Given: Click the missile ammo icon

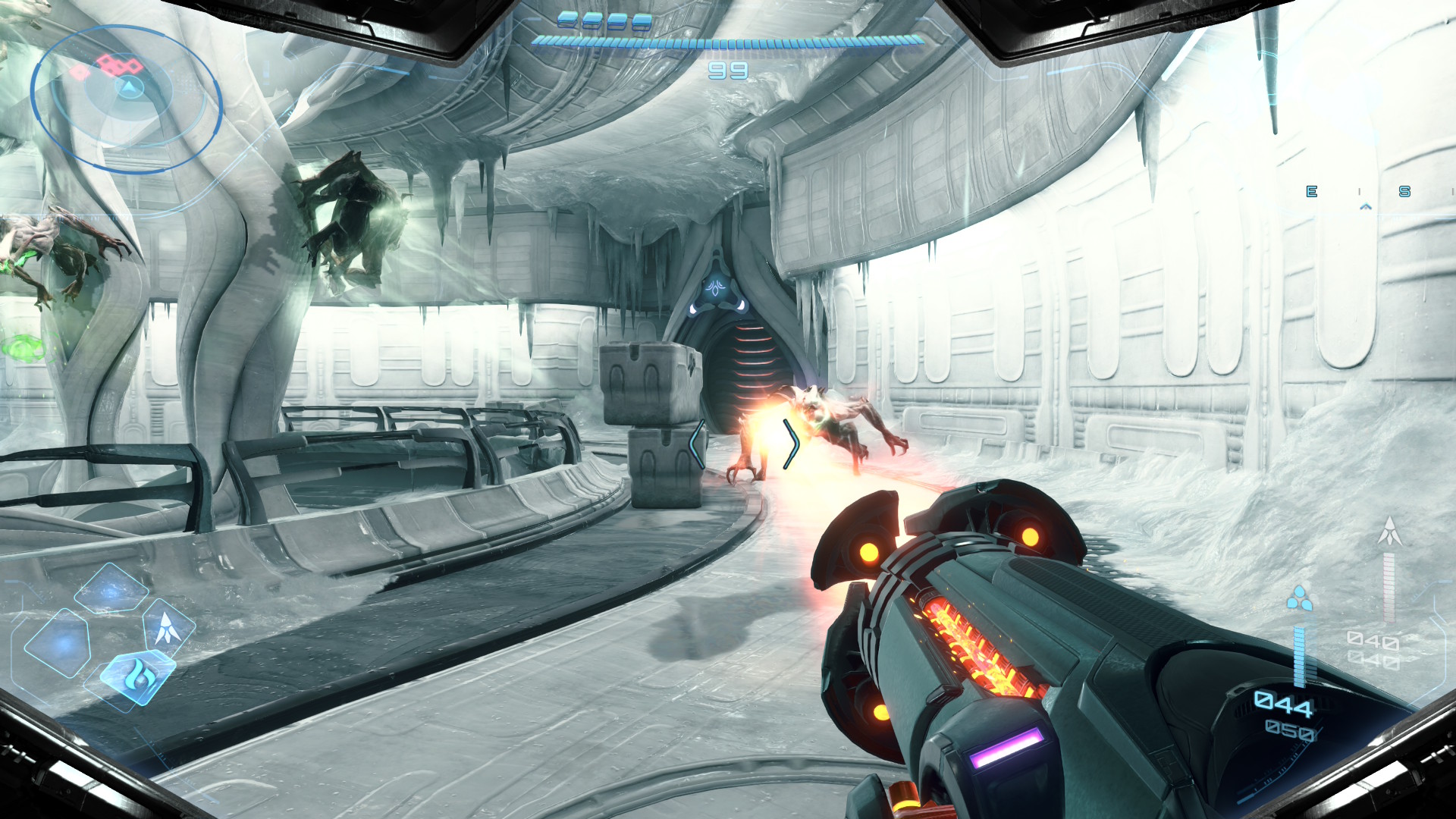Looking at the screenshot, I should [1389, 531].
